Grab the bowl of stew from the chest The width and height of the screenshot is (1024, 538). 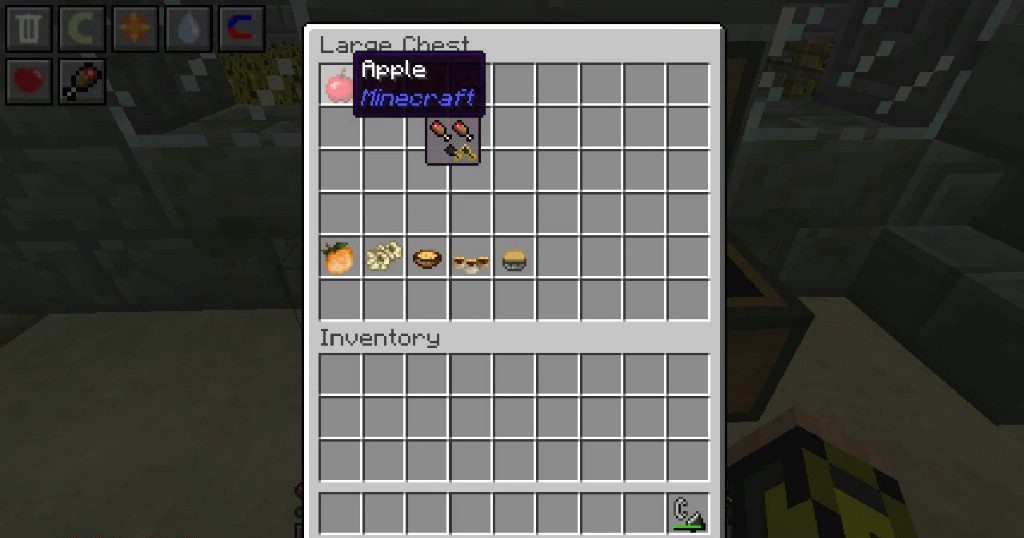coord(427,259)
